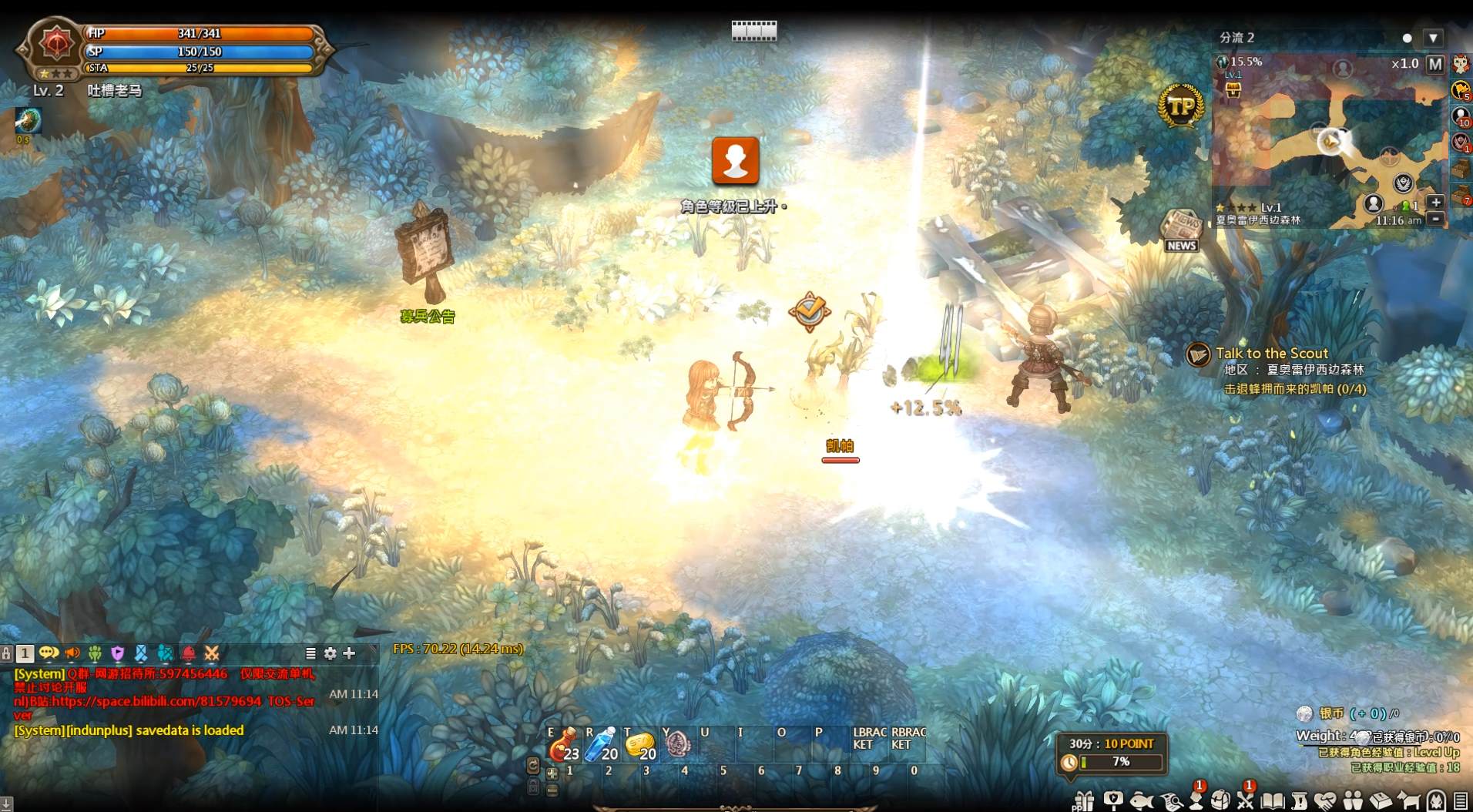The width and height of the screenshot is (1473, 812).
Task: Open the crossed swords menu icon
Action: coord(1245,801)
